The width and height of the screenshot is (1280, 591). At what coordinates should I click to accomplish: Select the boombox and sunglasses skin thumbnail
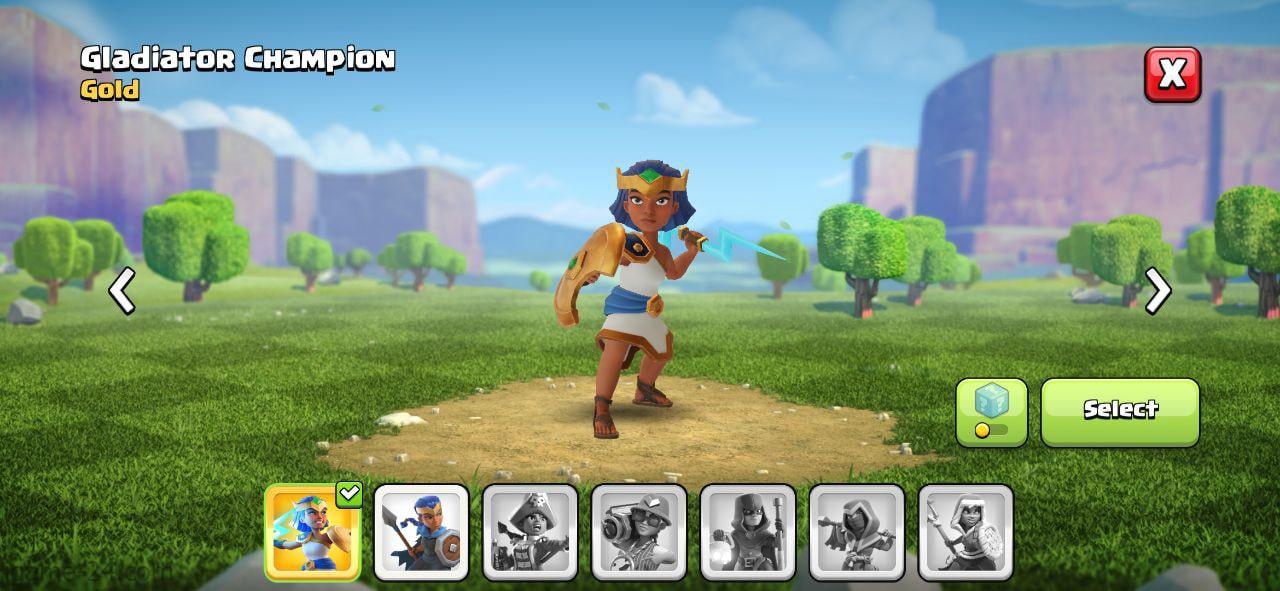point(639,532)
